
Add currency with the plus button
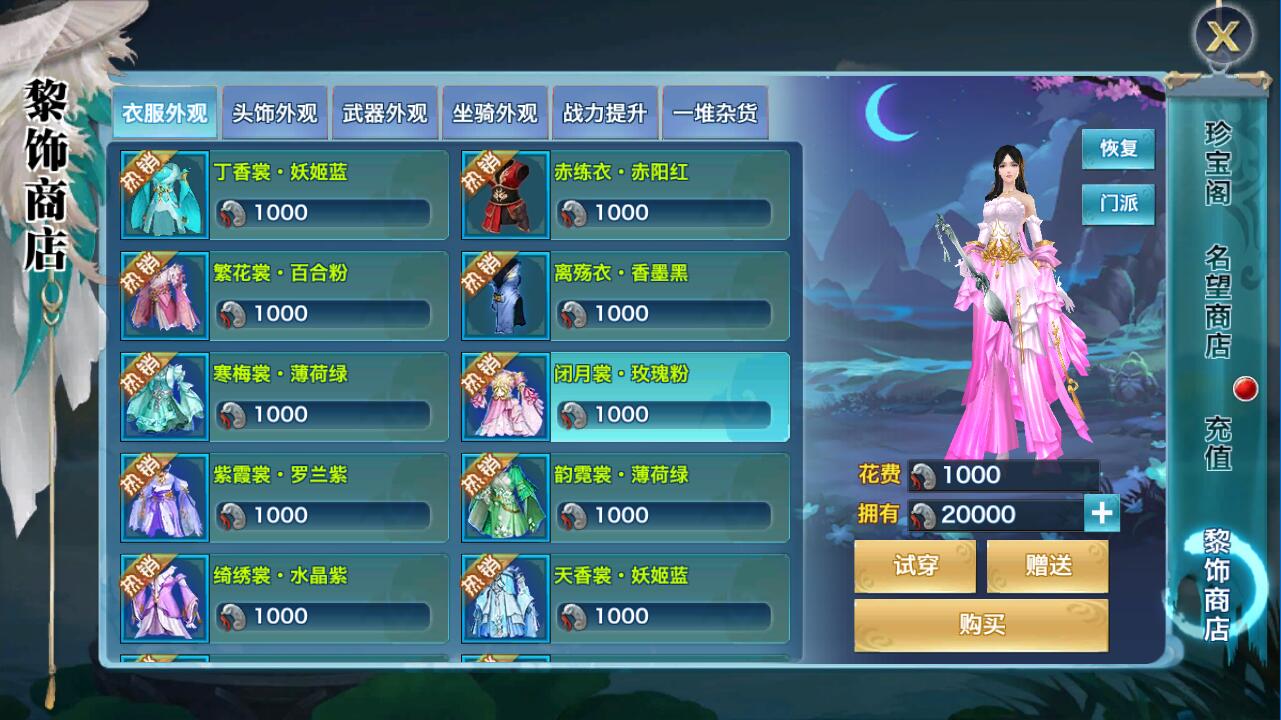click(x=1102, y=514)
